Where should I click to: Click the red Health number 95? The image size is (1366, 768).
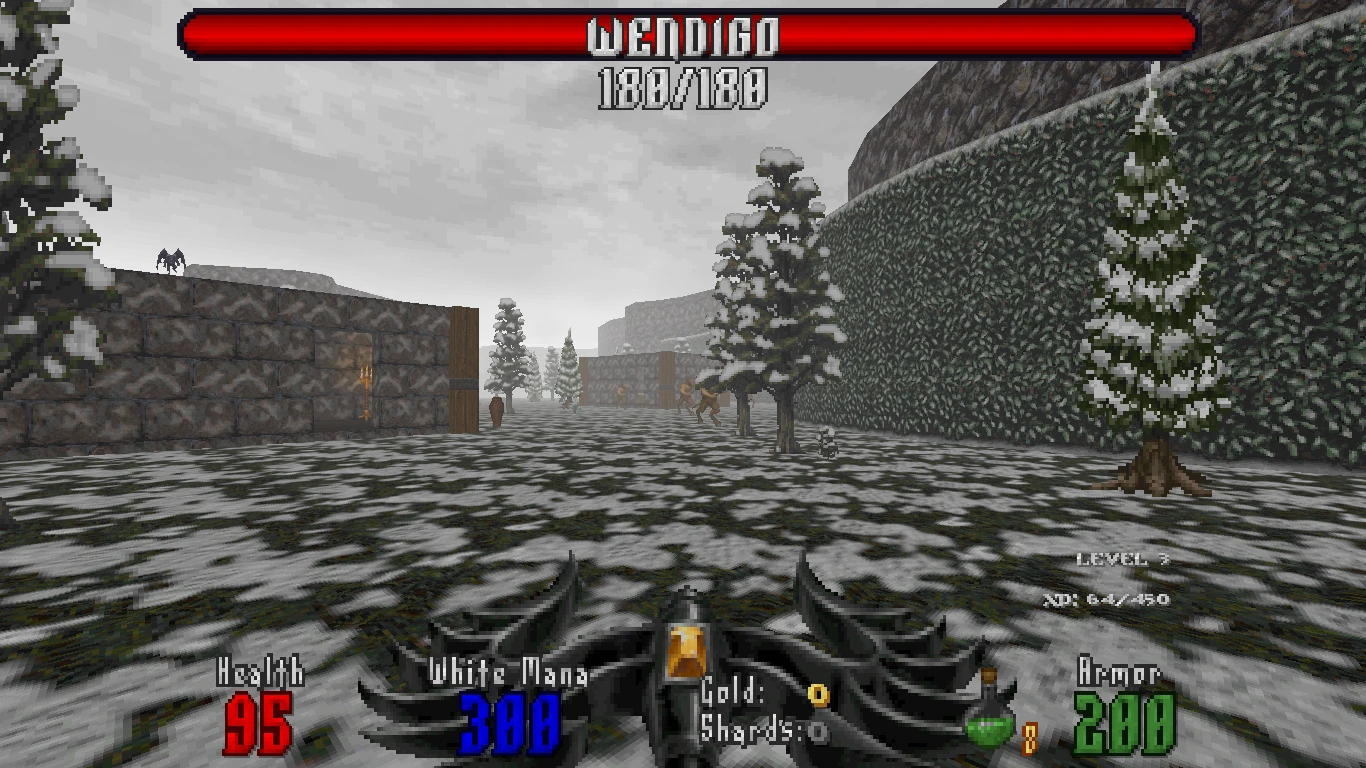pyautogui.click(x=256, y=722)
